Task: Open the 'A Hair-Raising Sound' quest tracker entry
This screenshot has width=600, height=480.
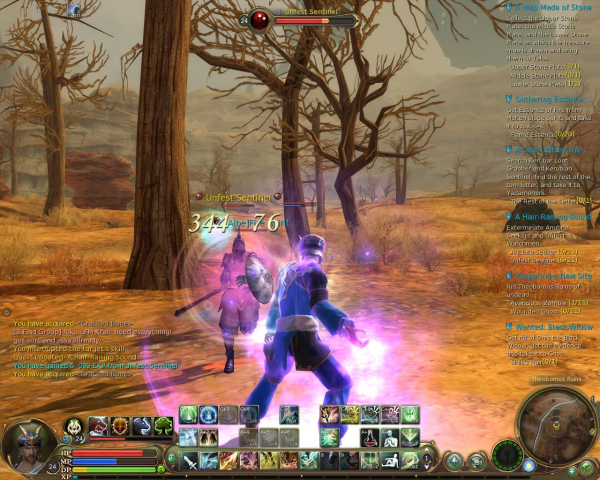Action: coord(552,216)
